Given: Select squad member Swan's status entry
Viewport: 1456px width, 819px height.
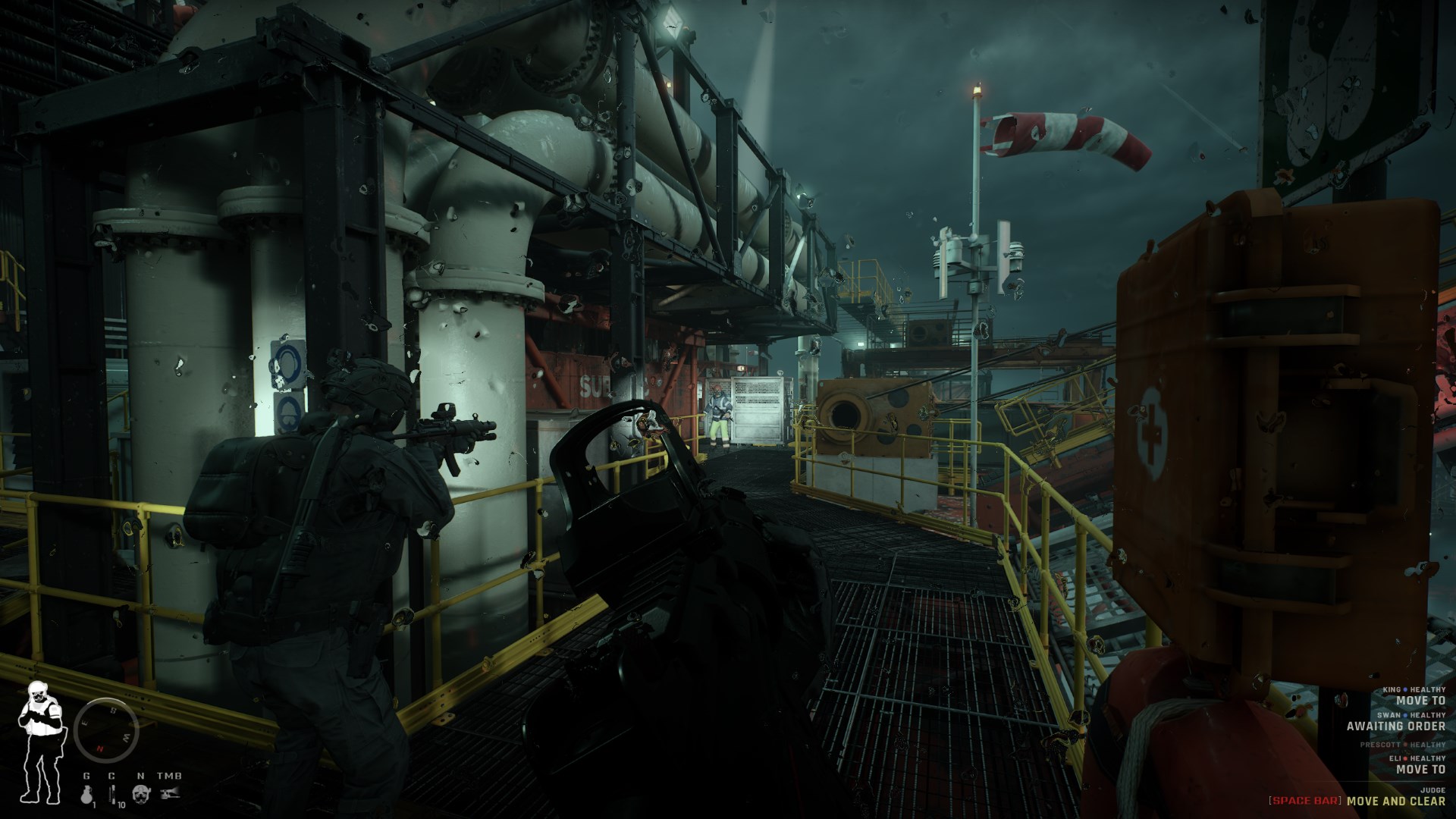Looking at the screenshot, I should click(1397, 720).
